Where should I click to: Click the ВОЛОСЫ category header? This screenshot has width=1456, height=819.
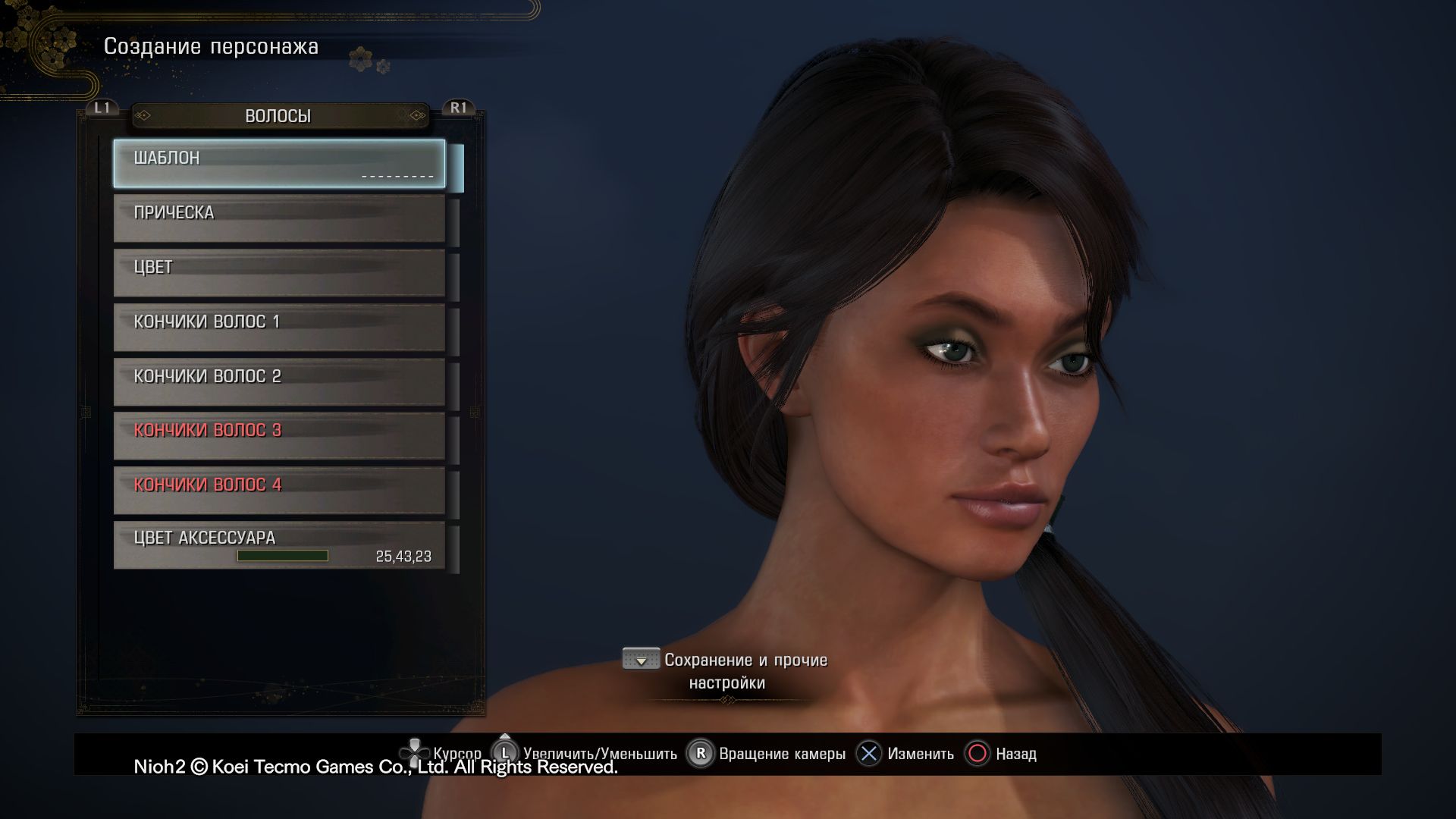[278, 116]
